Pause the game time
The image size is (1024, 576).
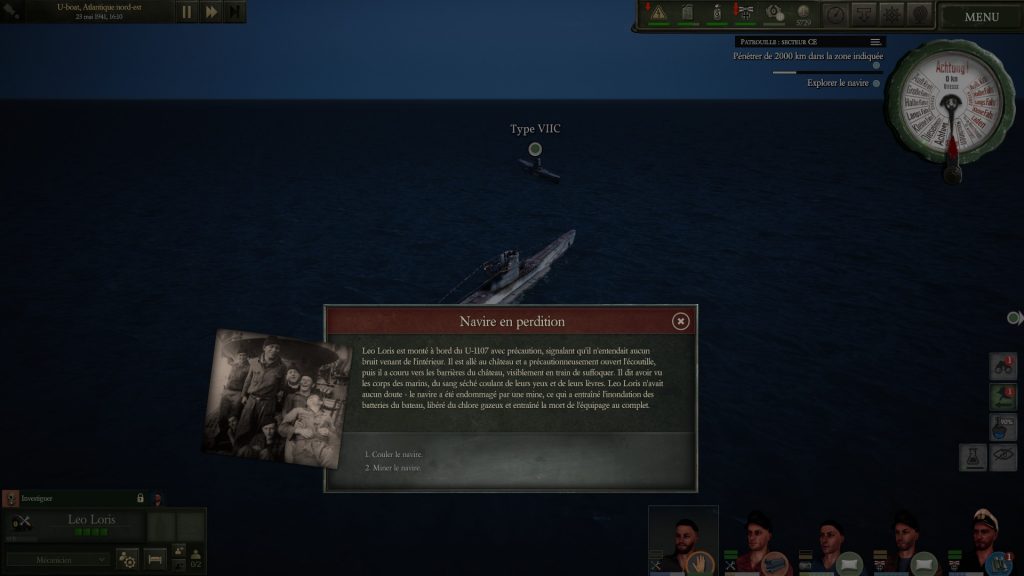point(186,12)
